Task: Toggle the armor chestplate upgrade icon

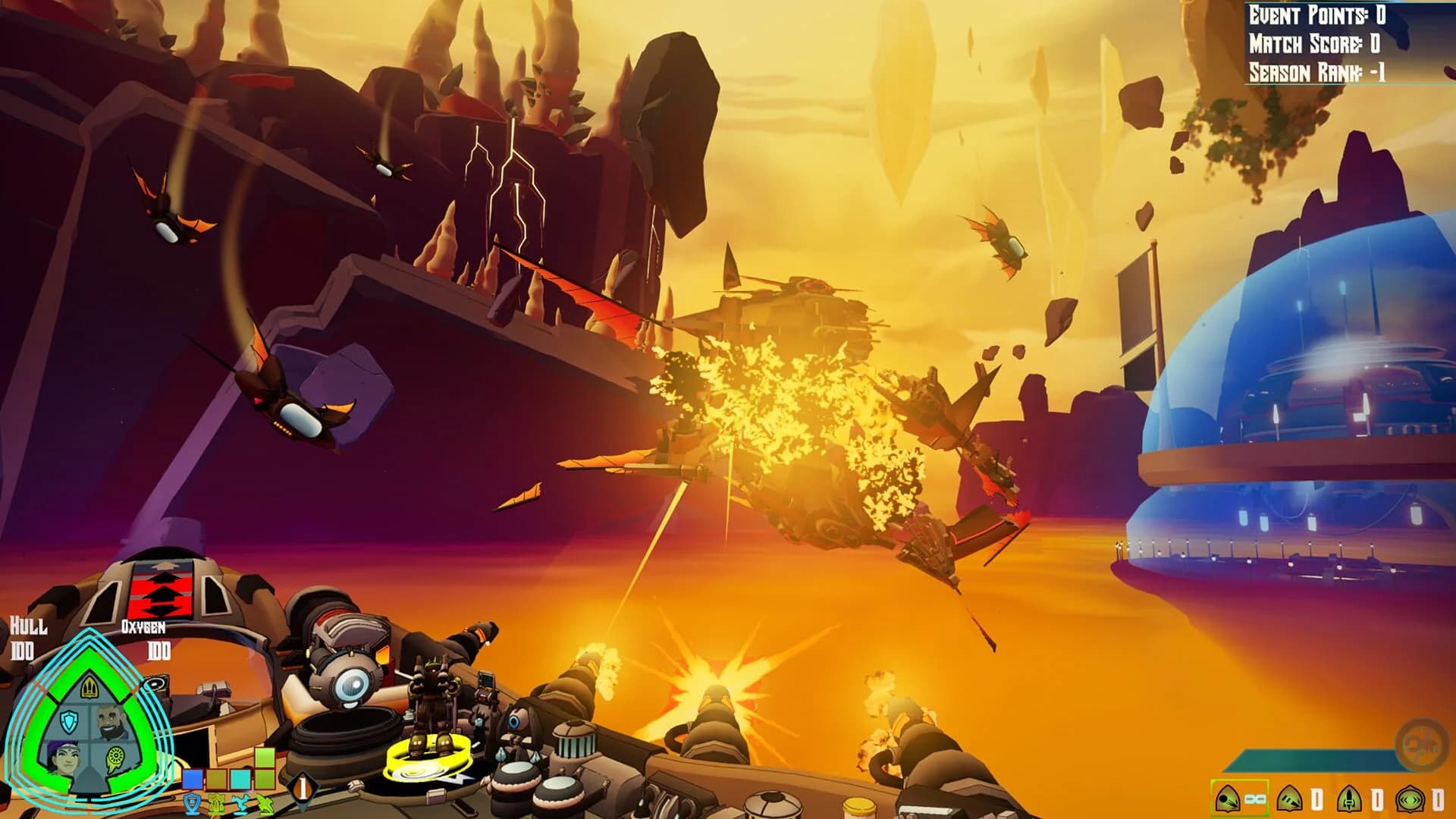Action: pos(216,804)
